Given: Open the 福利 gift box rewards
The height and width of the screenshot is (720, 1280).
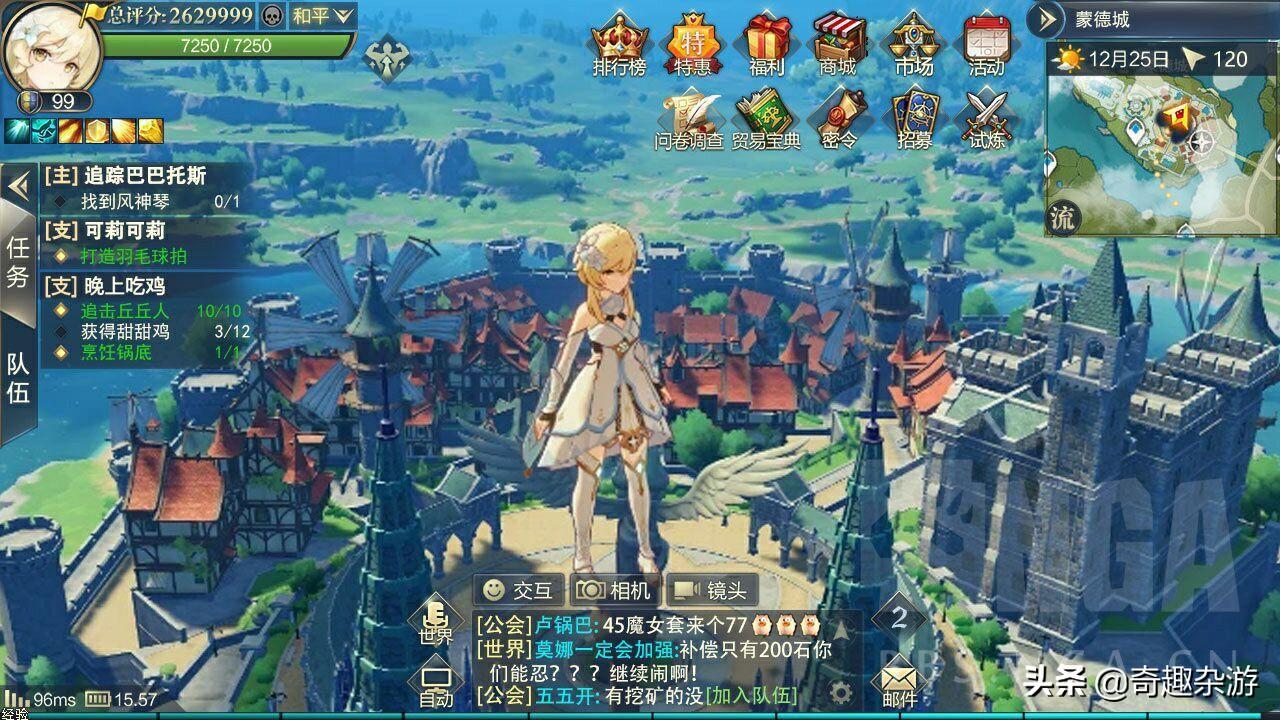Looking at the screenshot, I should [x=766, y=44].
